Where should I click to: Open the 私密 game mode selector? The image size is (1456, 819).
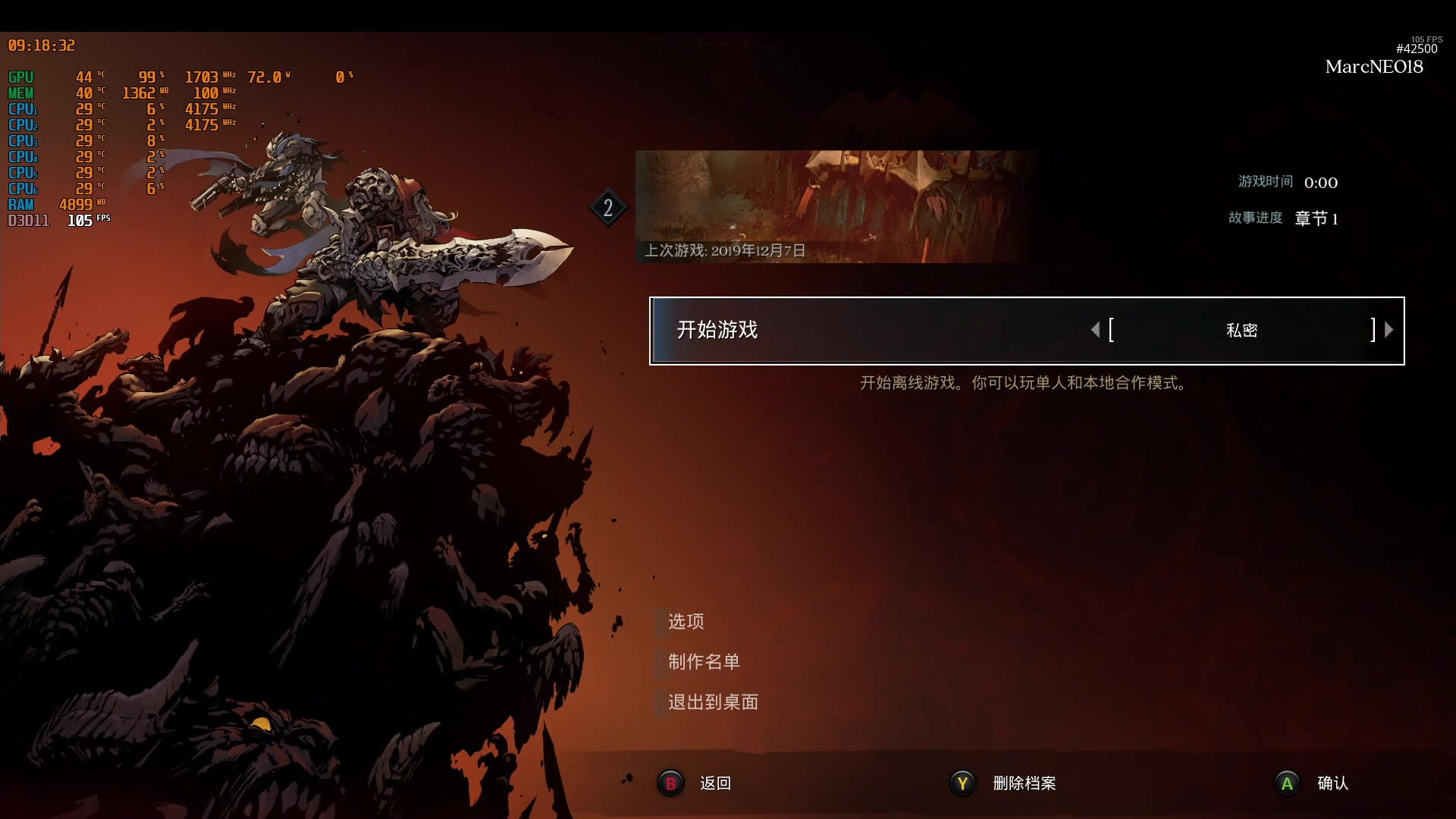pyautogui.click(x=1244, y=330)
